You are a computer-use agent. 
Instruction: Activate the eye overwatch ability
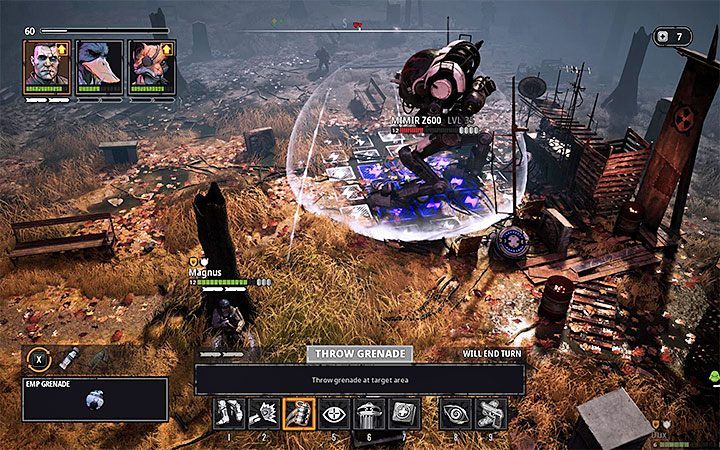333,413
